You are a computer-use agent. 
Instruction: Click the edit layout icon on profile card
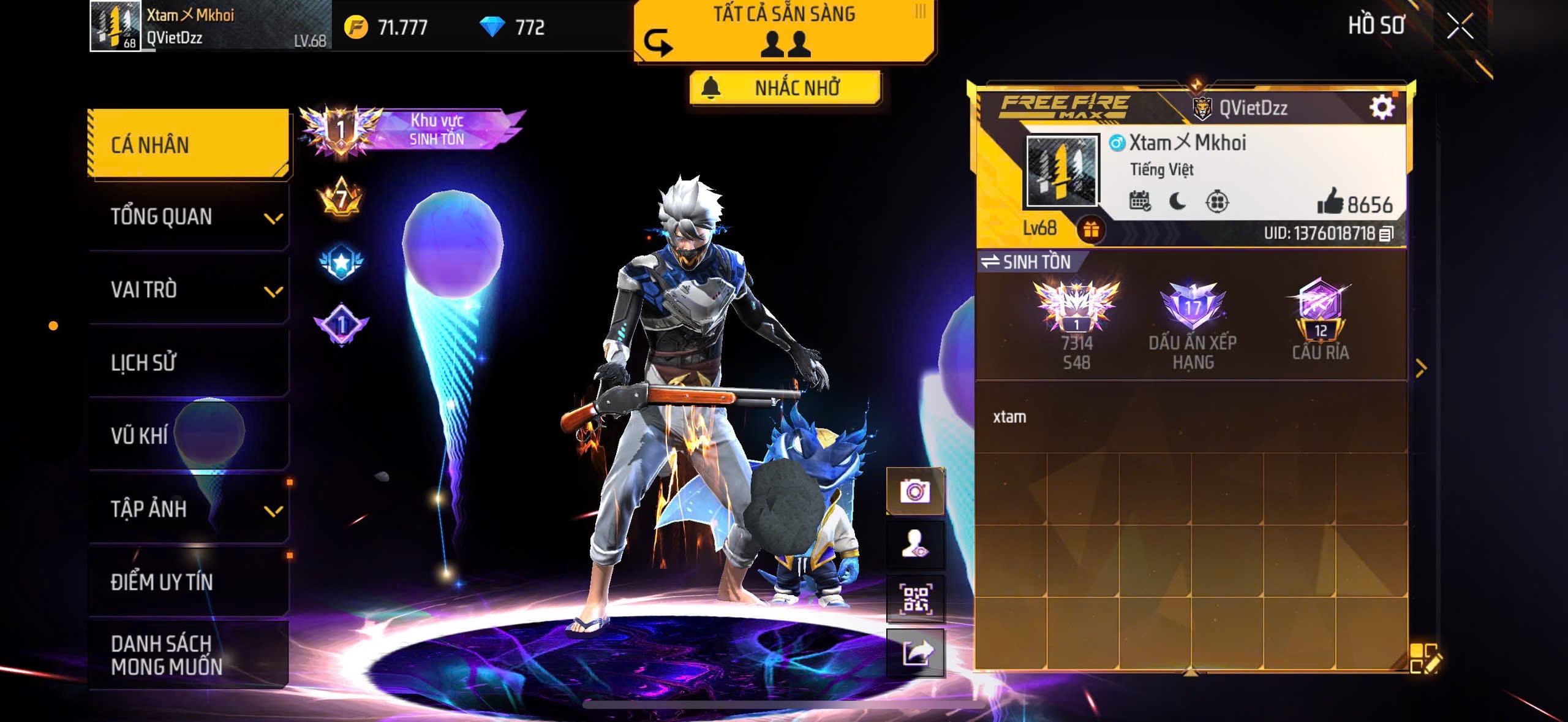pos(1425,658)
